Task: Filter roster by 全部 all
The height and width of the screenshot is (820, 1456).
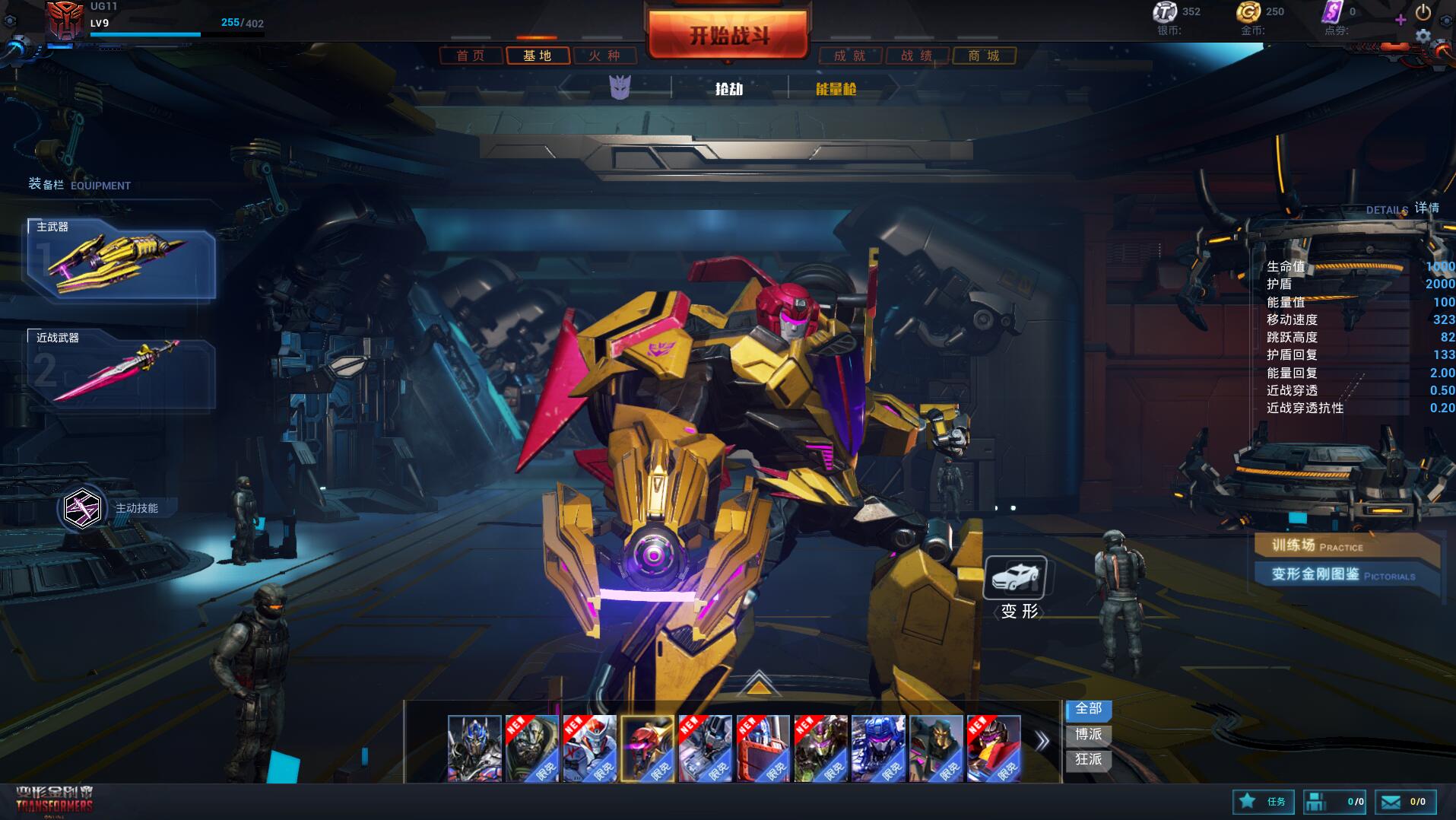Action: point(1089,709)
